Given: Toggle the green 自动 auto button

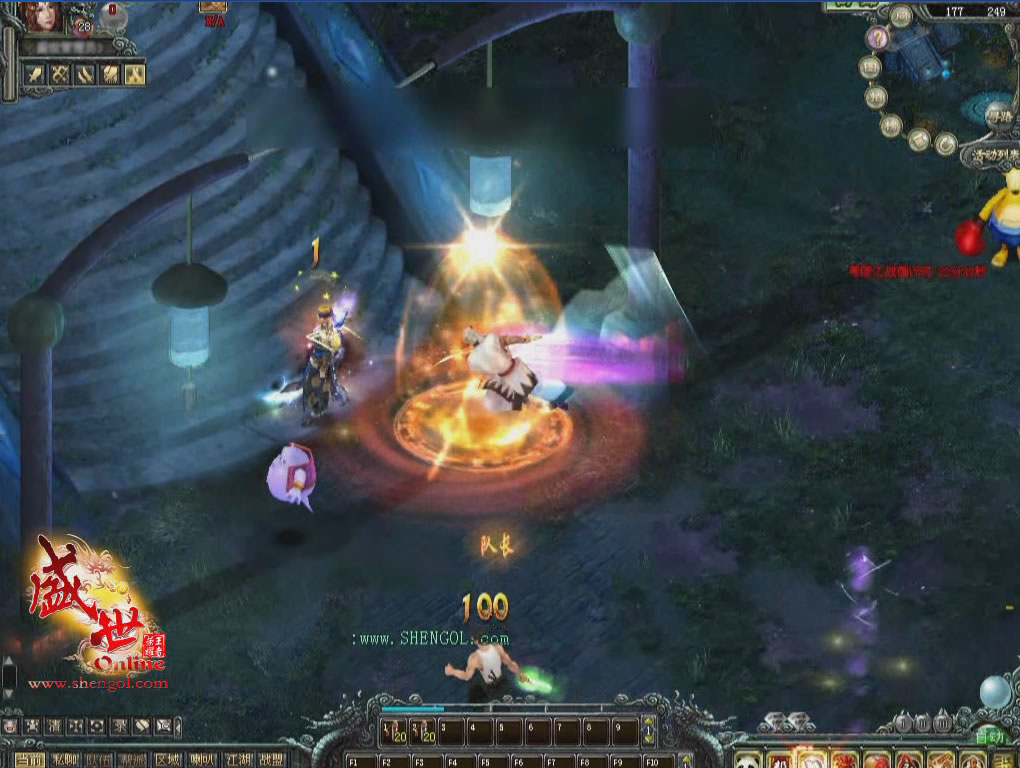Looking at the screenshot, I should 987,739.
